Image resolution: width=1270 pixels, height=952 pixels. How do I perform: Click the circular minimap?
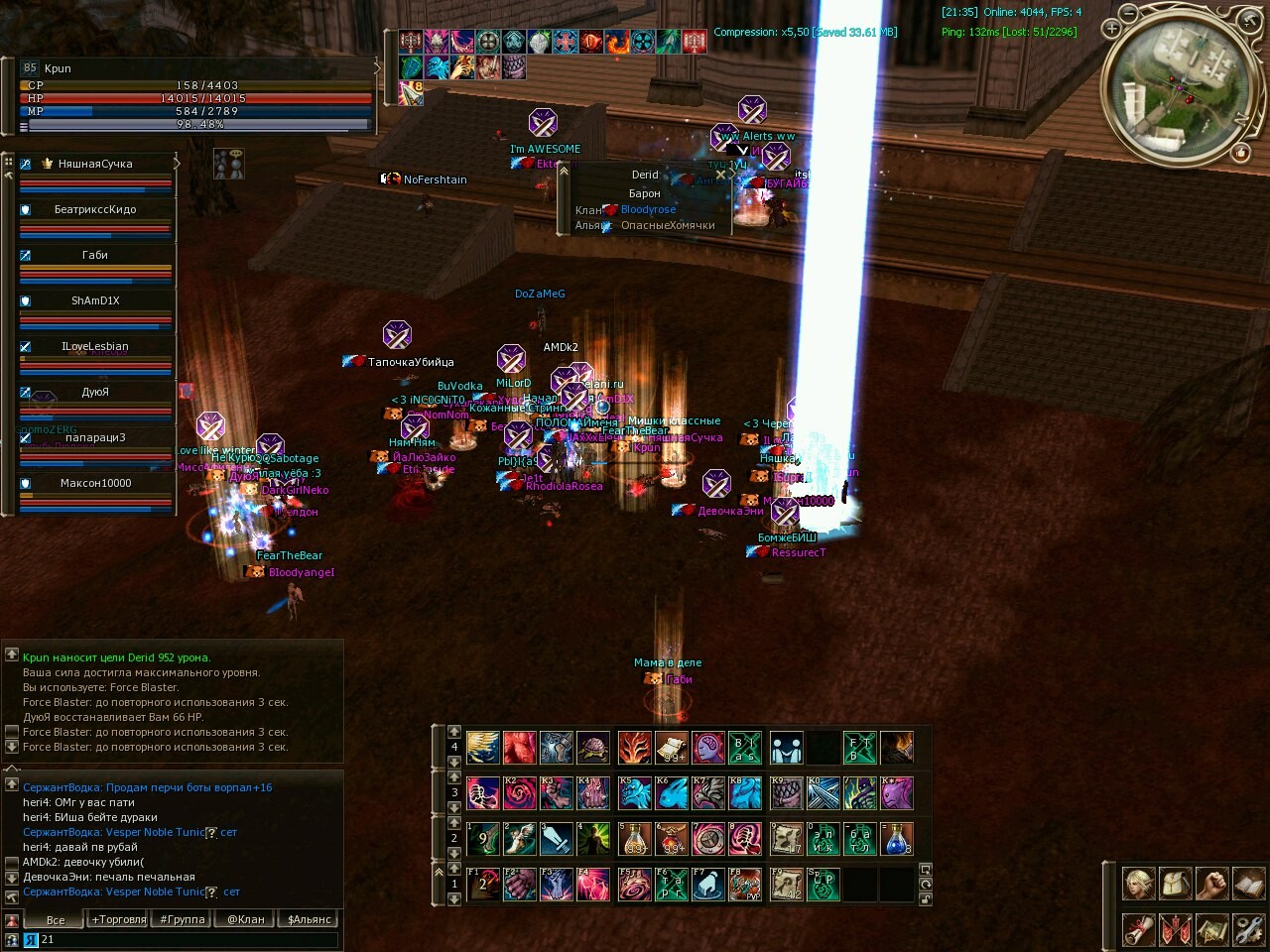click(x=1181, y=89)
